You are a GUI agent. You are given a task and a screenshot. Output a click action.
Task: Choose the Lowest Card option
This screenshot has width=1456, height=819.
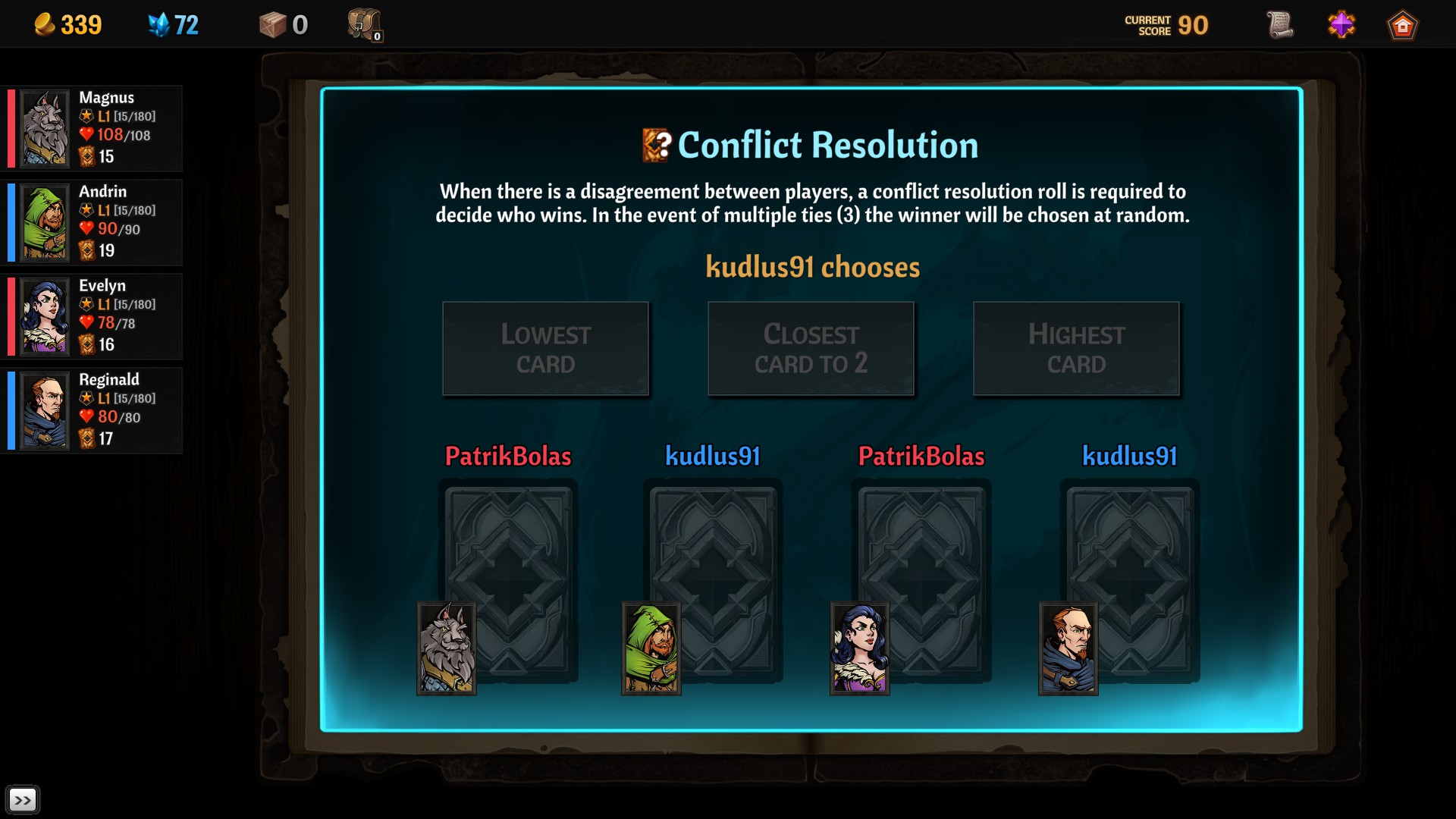(x=545, y=349)
